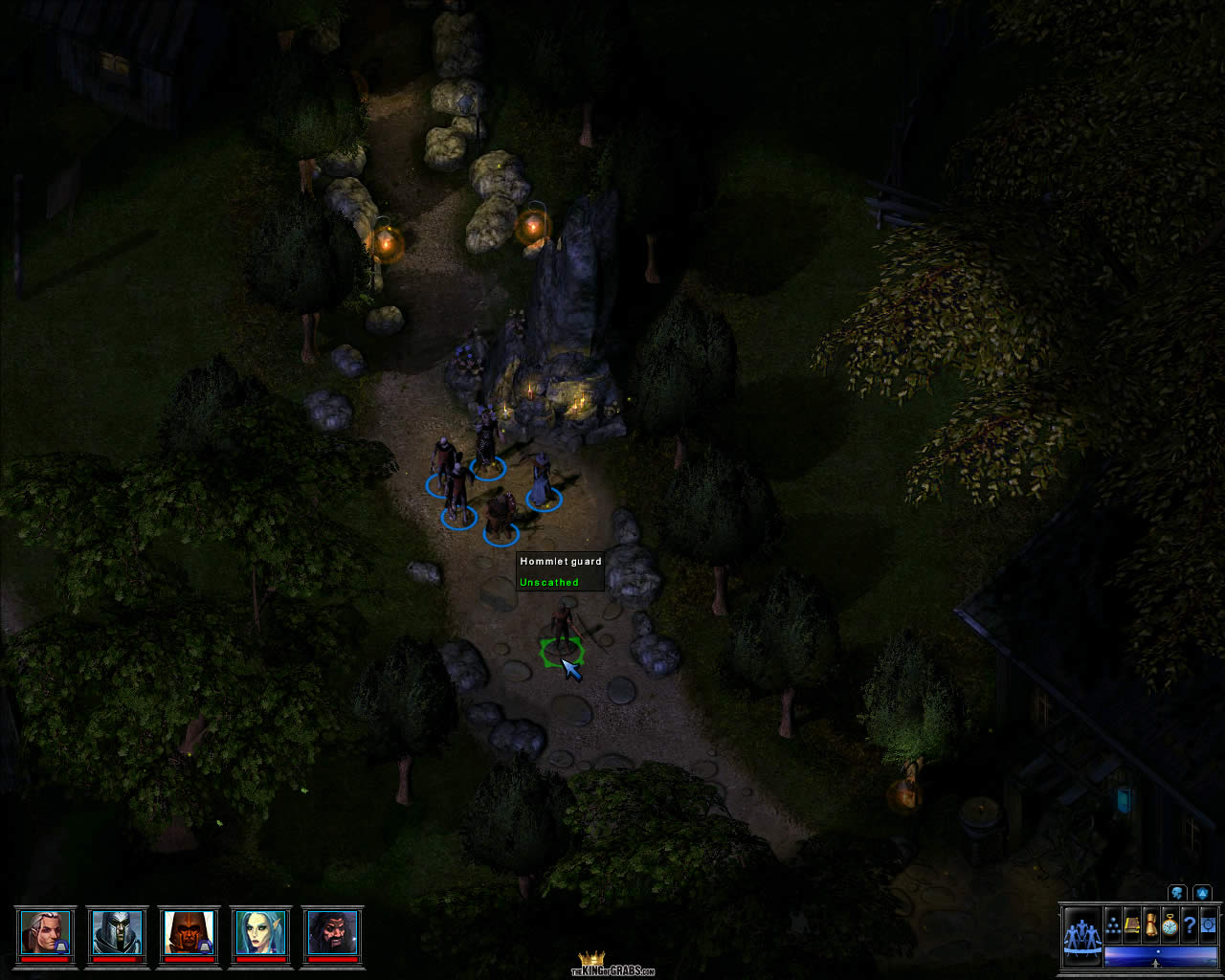Open the logbook with the book icon
The image size is (1225, 980).
(x=1133, y=925)
